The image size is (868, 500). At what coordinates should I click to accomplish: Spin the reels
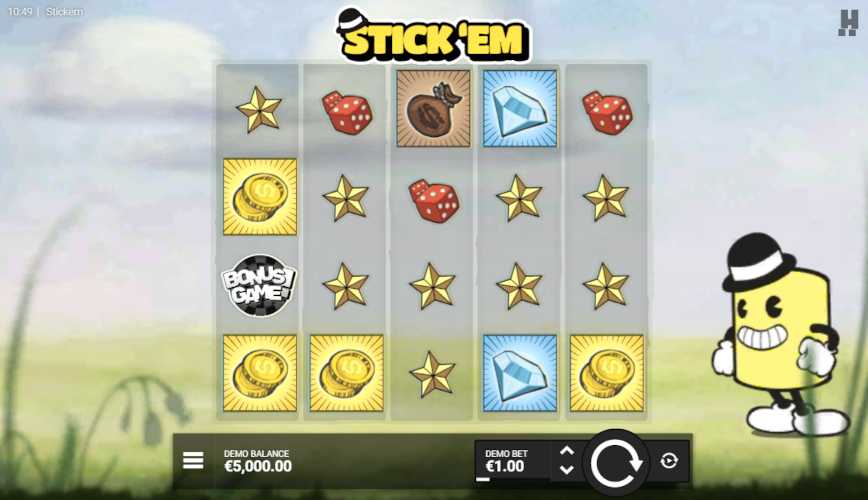tap(615, 462)
